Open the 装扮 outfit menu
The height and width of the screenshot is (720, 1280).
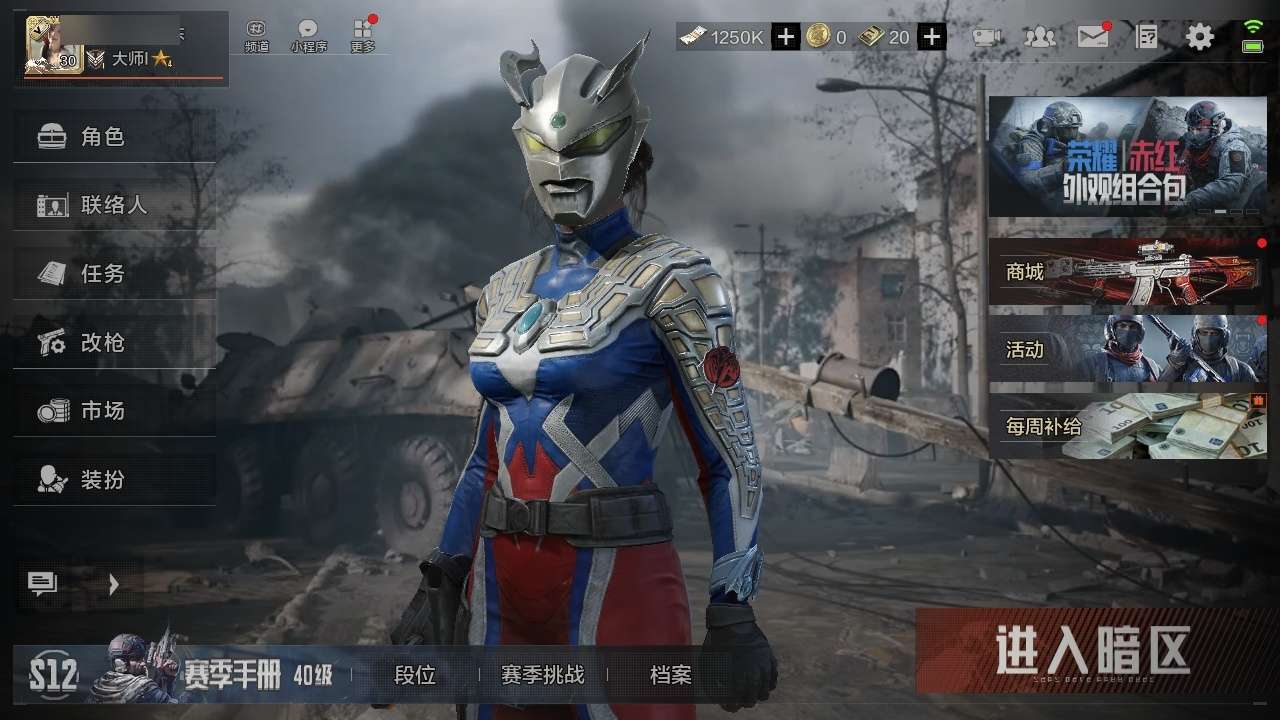(x=114, y=479)
